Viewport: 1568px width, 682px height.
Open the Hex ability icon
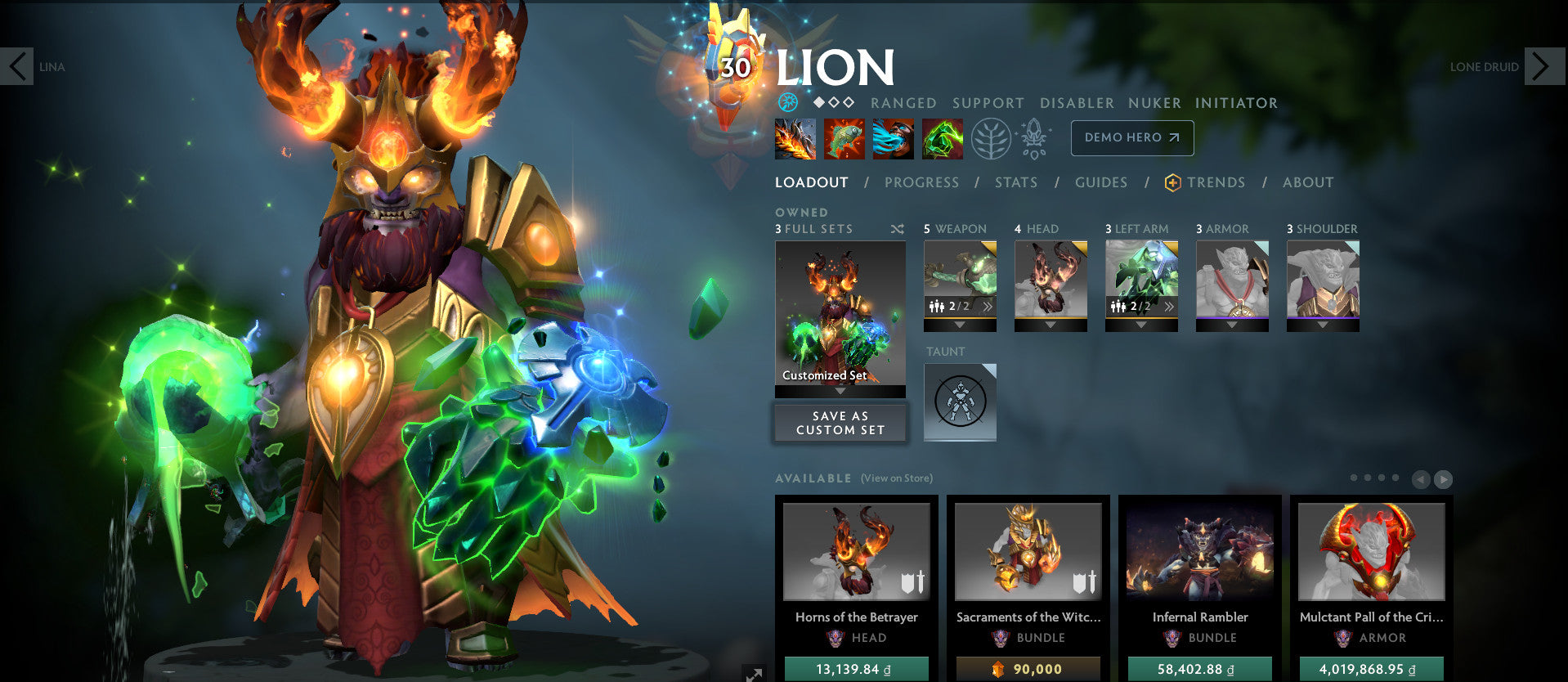844,138
